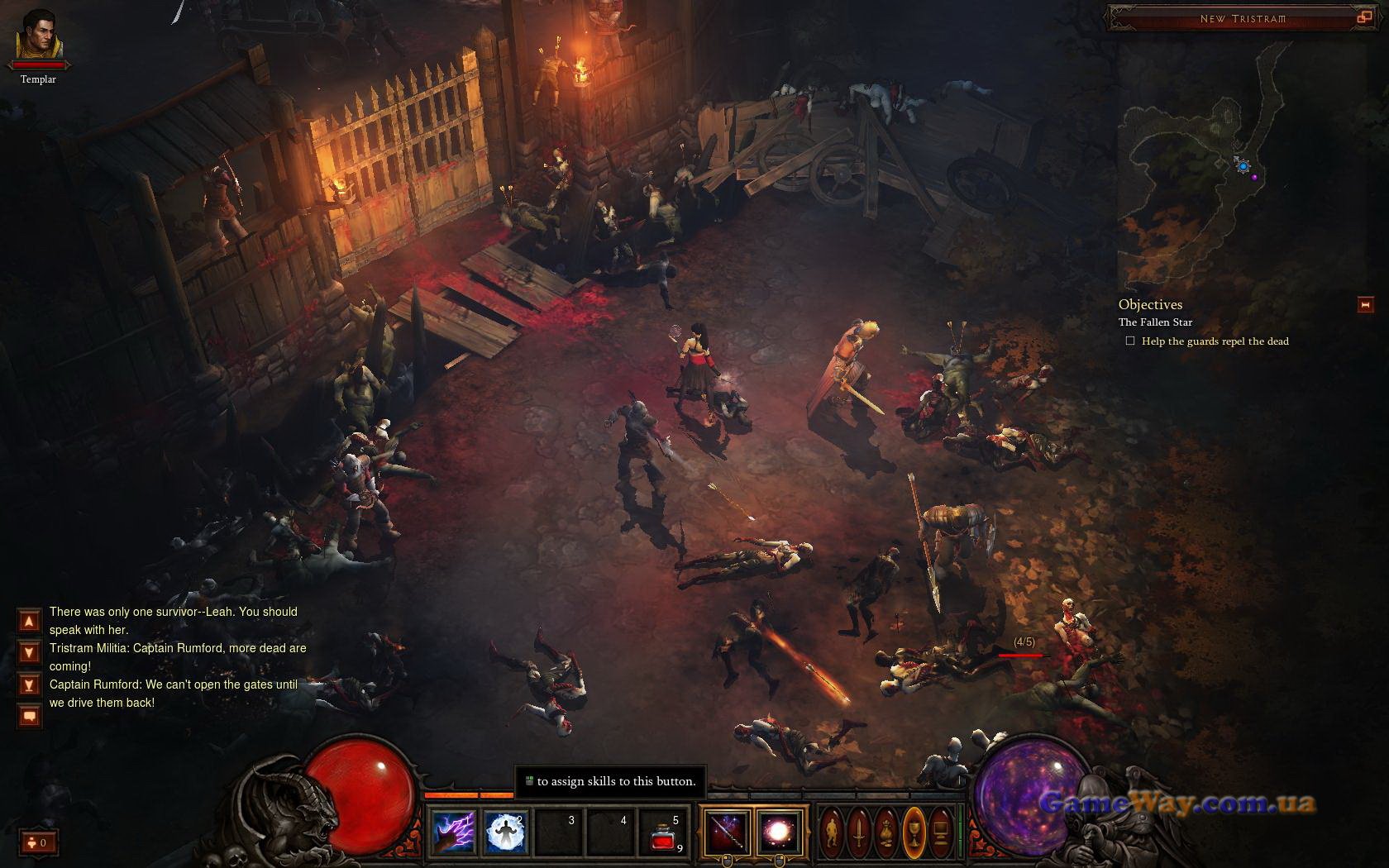
Task: Activate the purple lightning hand skill
Action: tap(455, 832)
